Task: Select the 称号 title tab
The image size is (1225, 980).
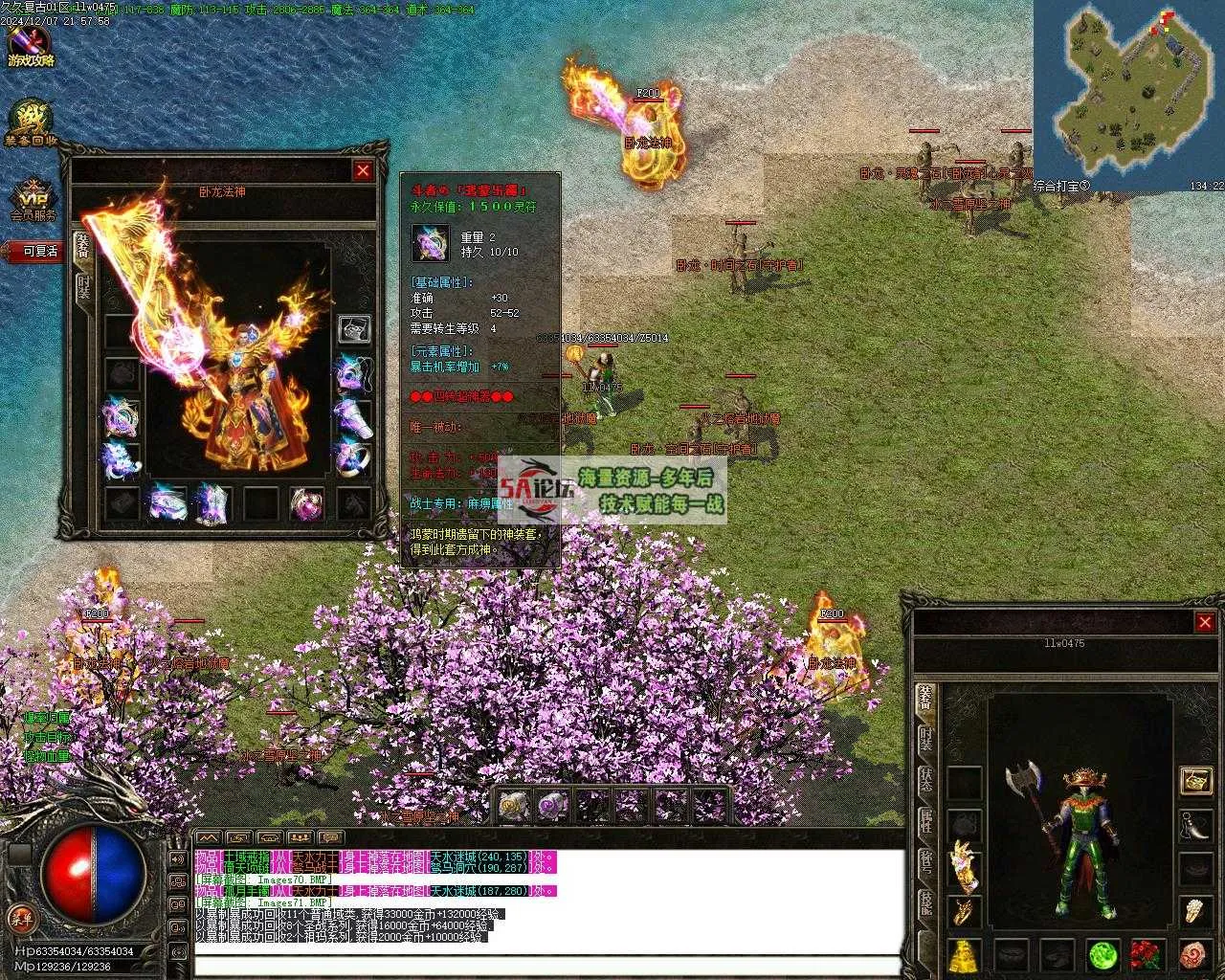Action: (925, 861)
